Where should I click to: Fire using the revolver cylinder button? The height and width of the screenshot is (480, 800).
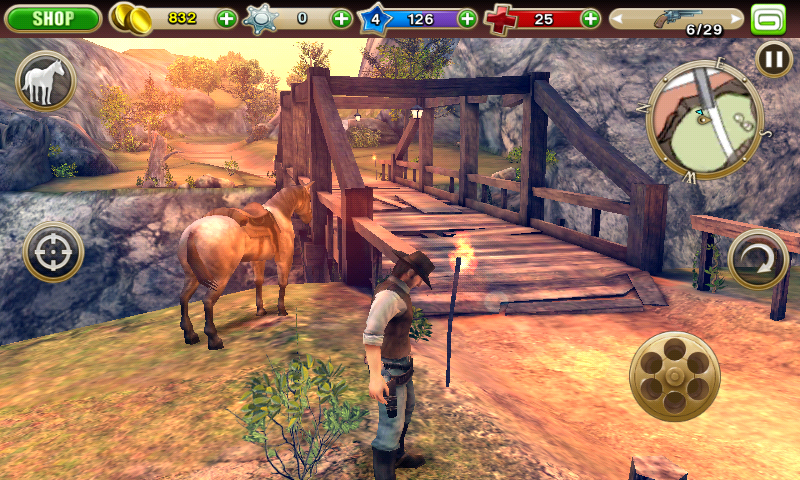pos(676,376)
